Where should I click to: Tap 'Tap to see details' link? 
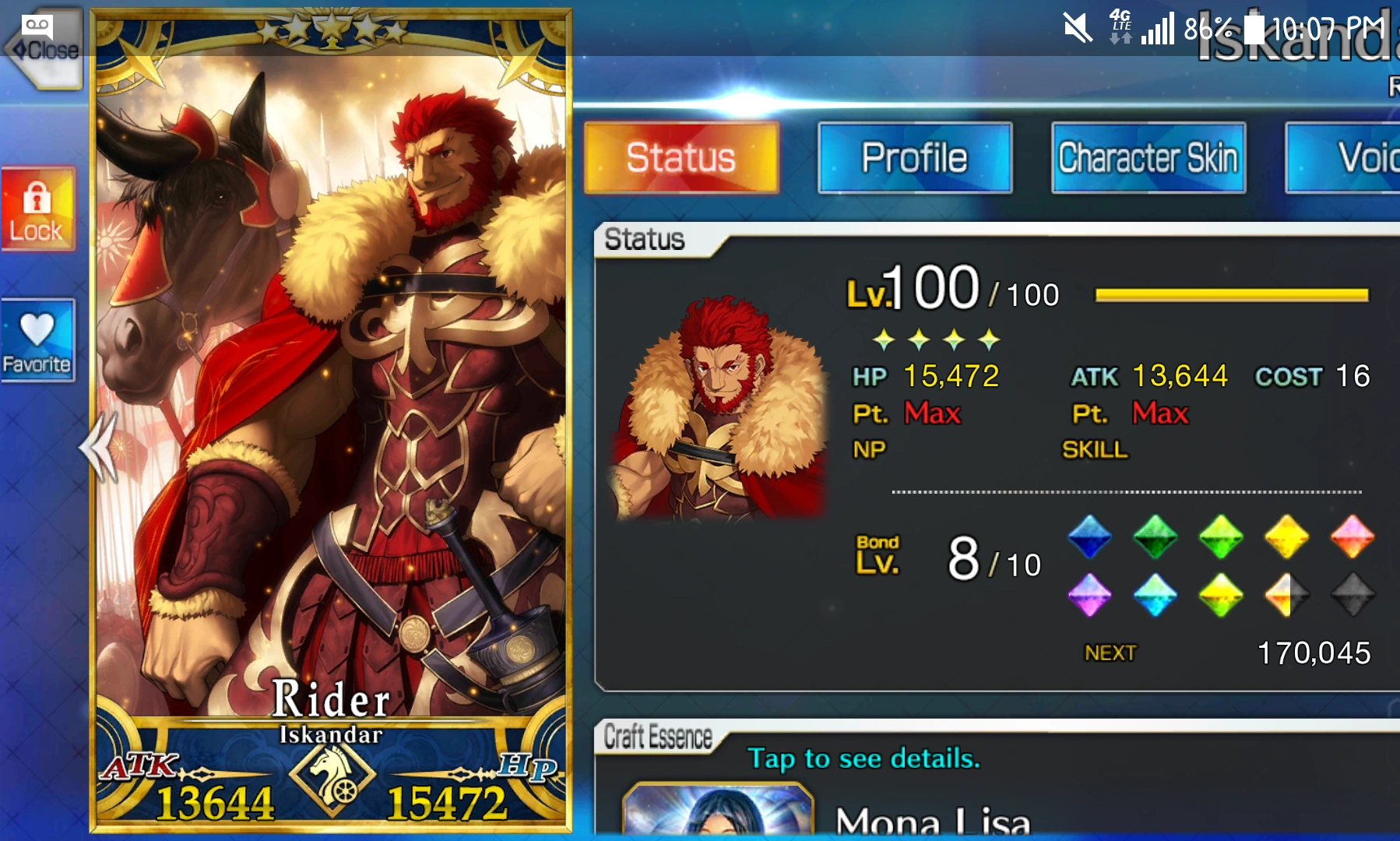click(x=864, y=758)
